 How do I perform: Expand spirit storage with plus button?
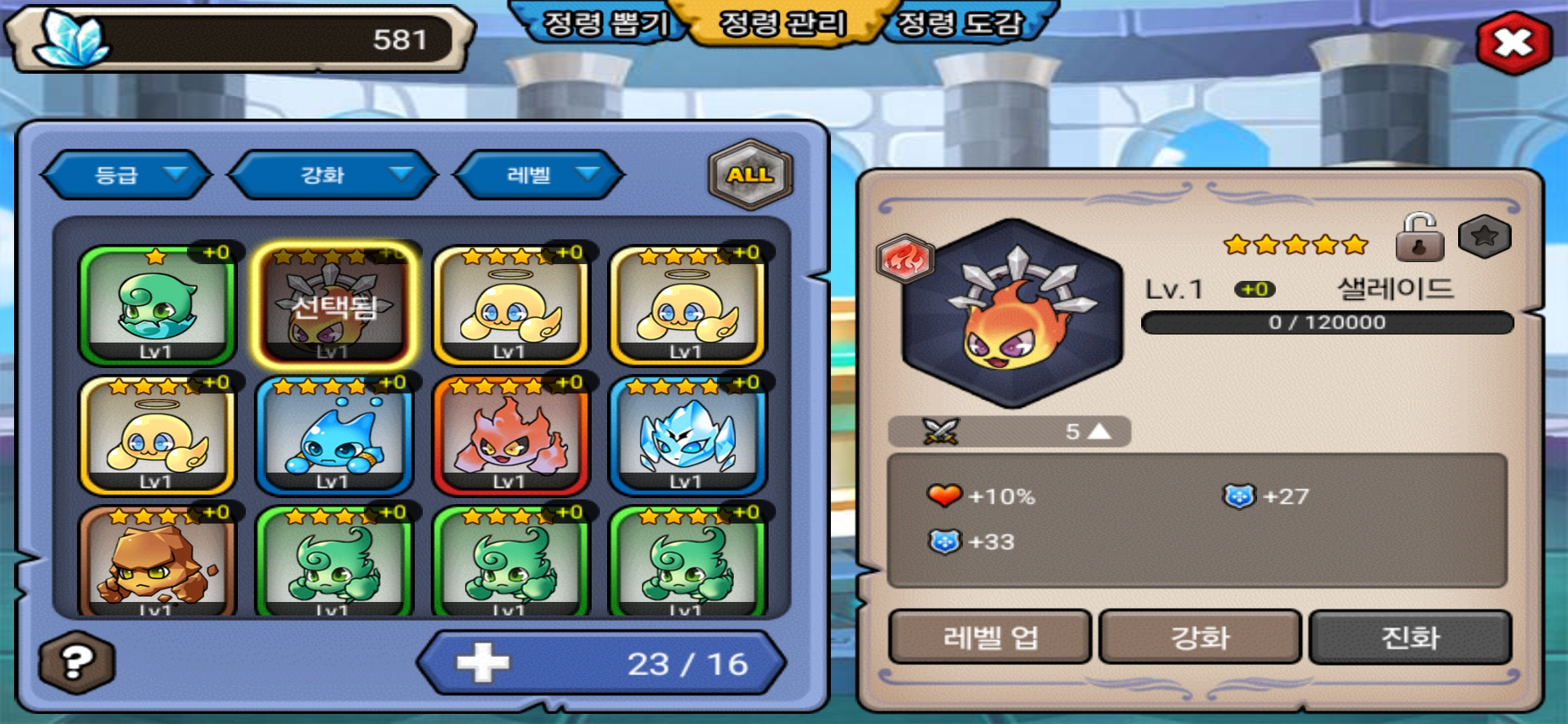(x=482, y=663)
